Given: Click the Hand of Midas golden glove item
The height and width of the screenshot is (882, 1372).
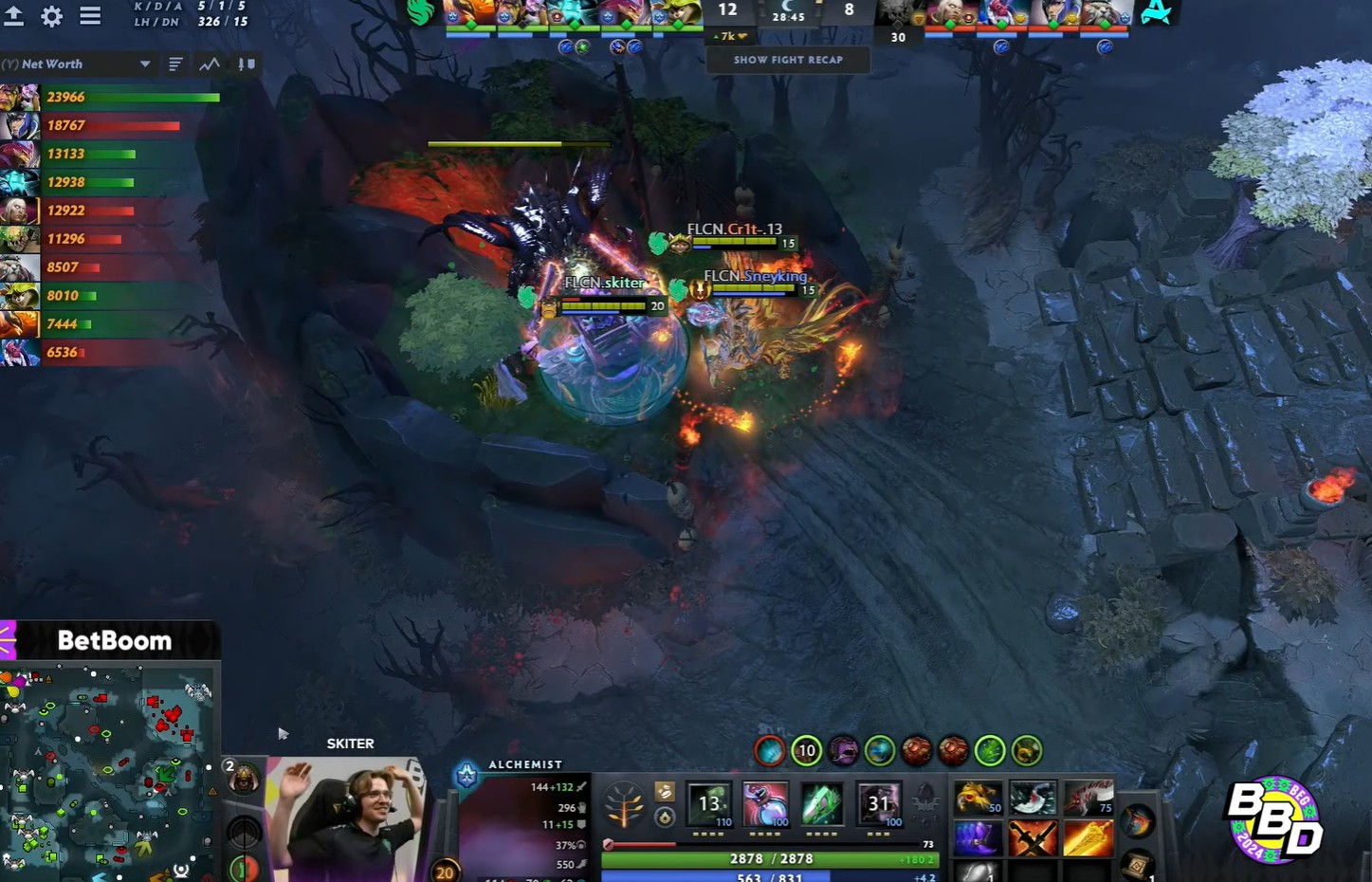Looking at the screenshot, I should tap(977, 799).
